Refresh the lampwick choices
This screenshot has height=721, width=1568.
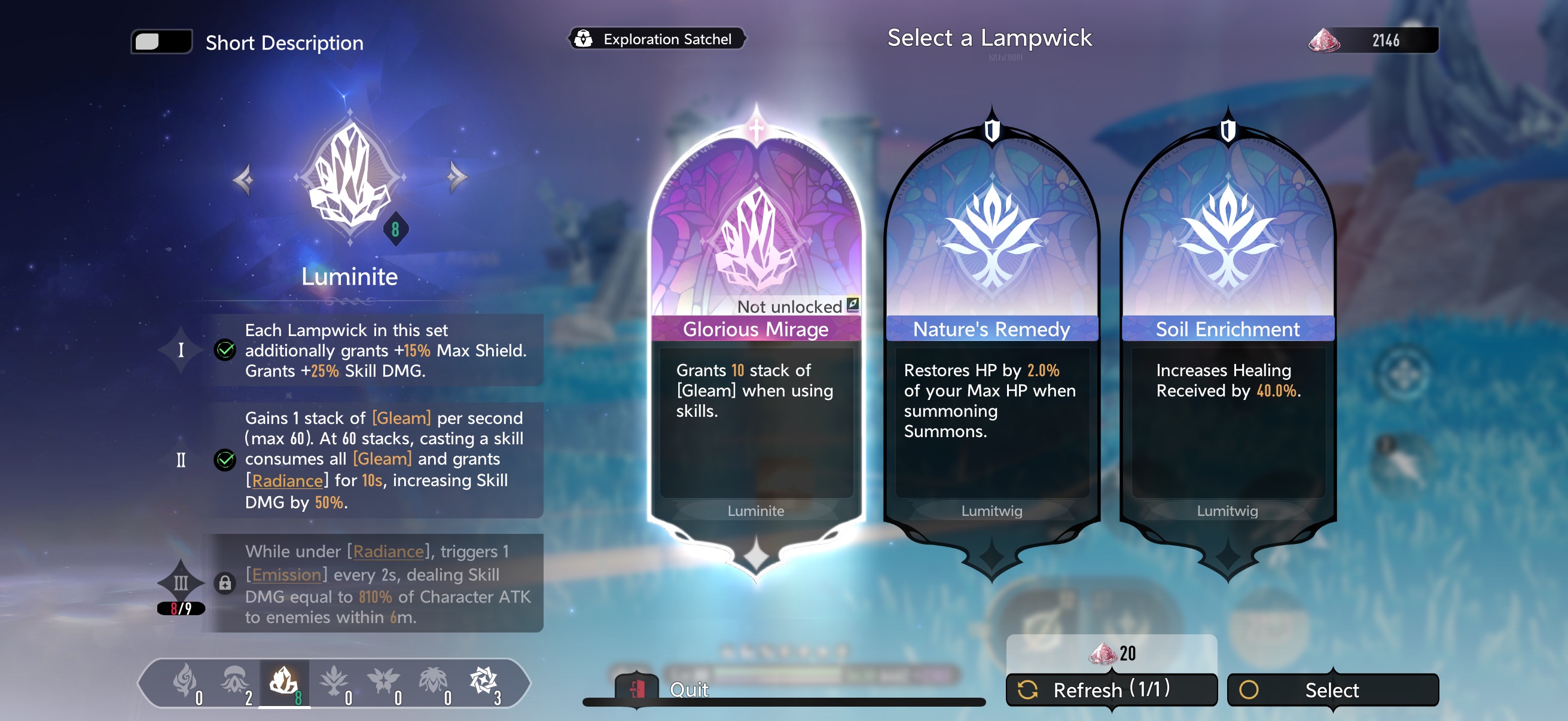(1111, 689)
